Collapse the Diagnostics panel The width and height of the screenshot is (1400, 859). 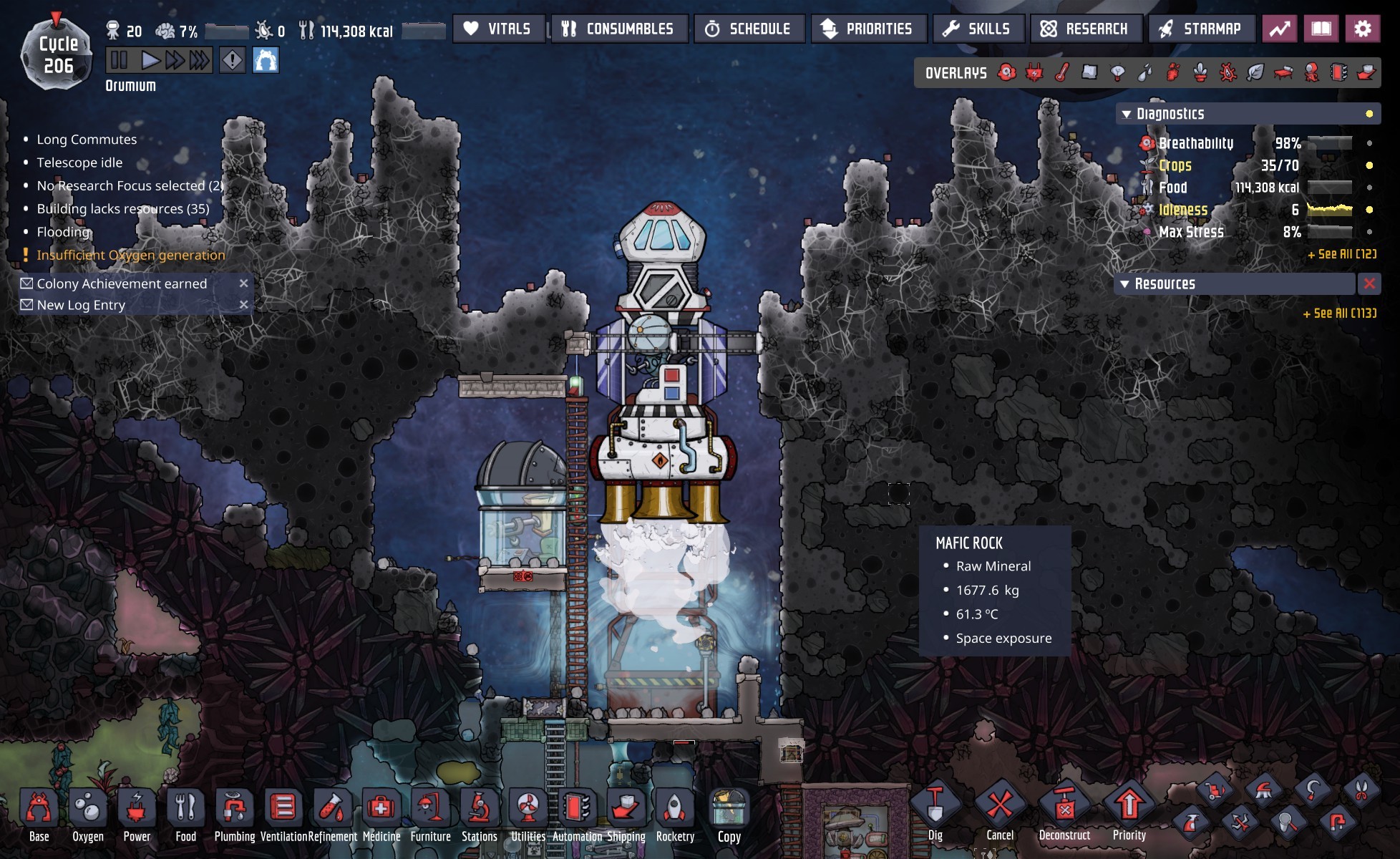(x=1127, y=114)
